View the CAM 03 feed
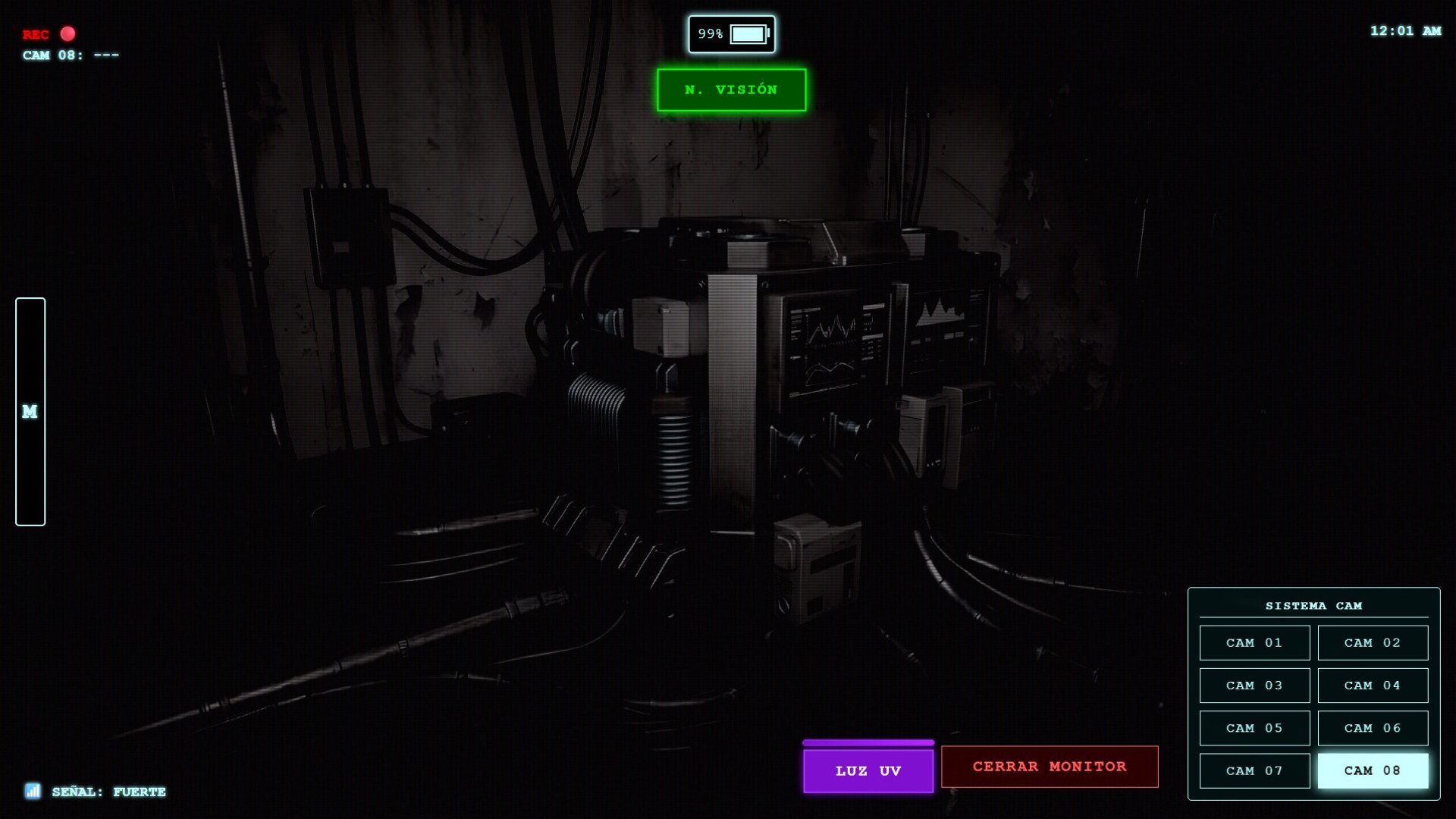 click(1254, 686)
